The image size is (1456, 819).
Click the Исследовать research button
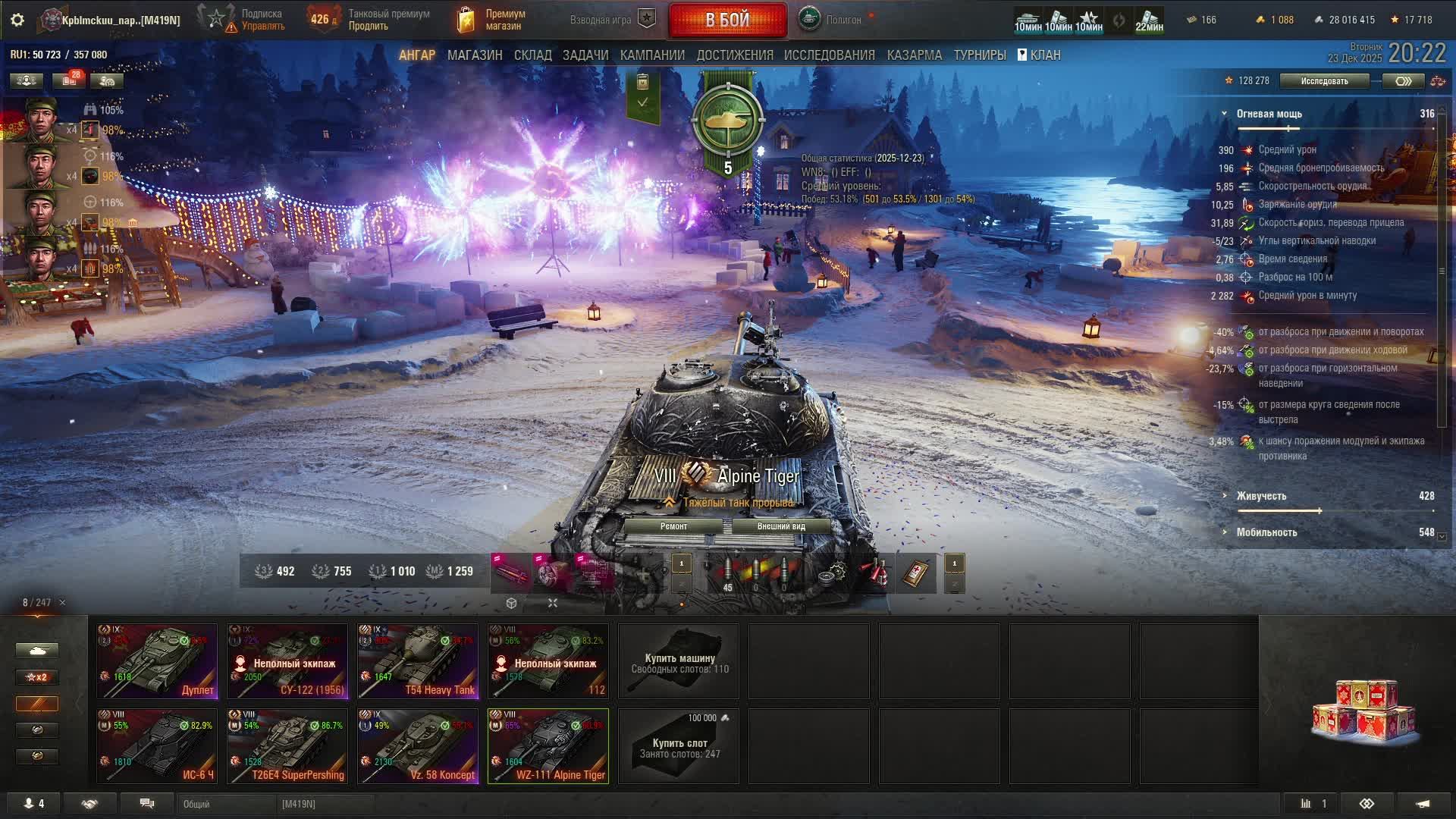pos(1324,81)
